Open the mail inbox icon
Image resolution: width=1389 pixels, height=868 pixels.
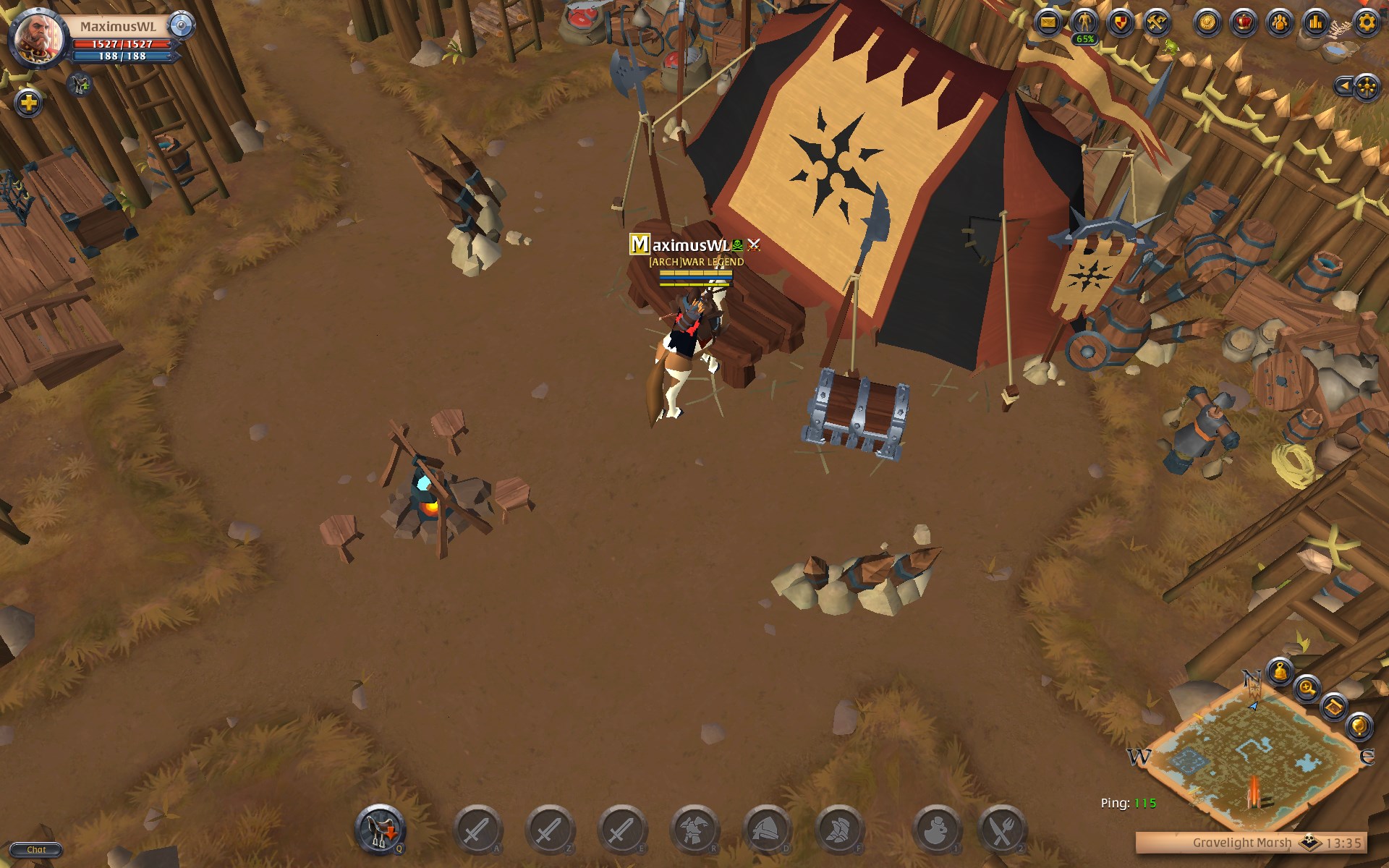point(1050,22)
